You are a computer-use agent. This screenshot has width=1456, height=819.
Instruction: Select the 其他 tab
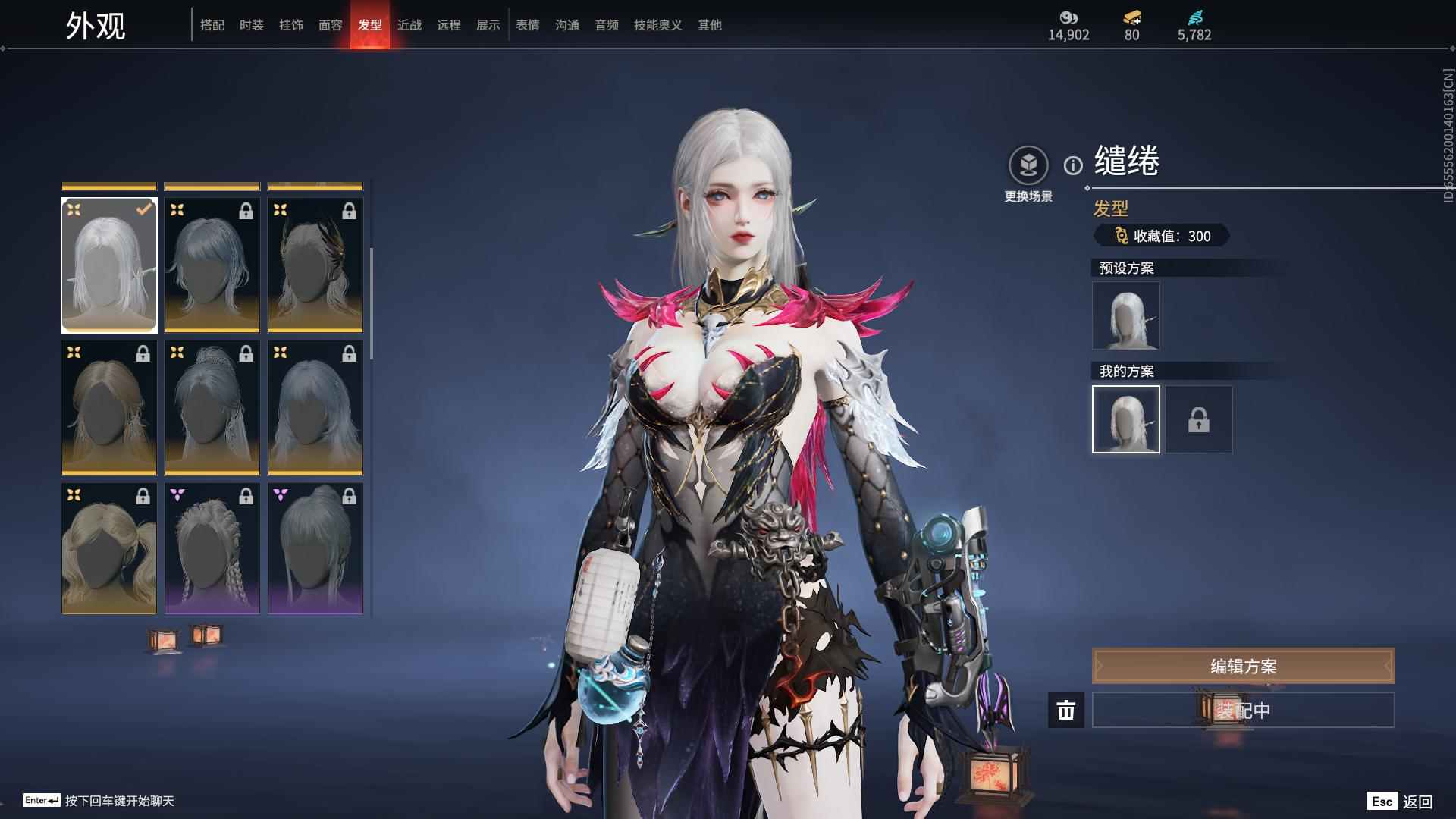click(710, 25)
